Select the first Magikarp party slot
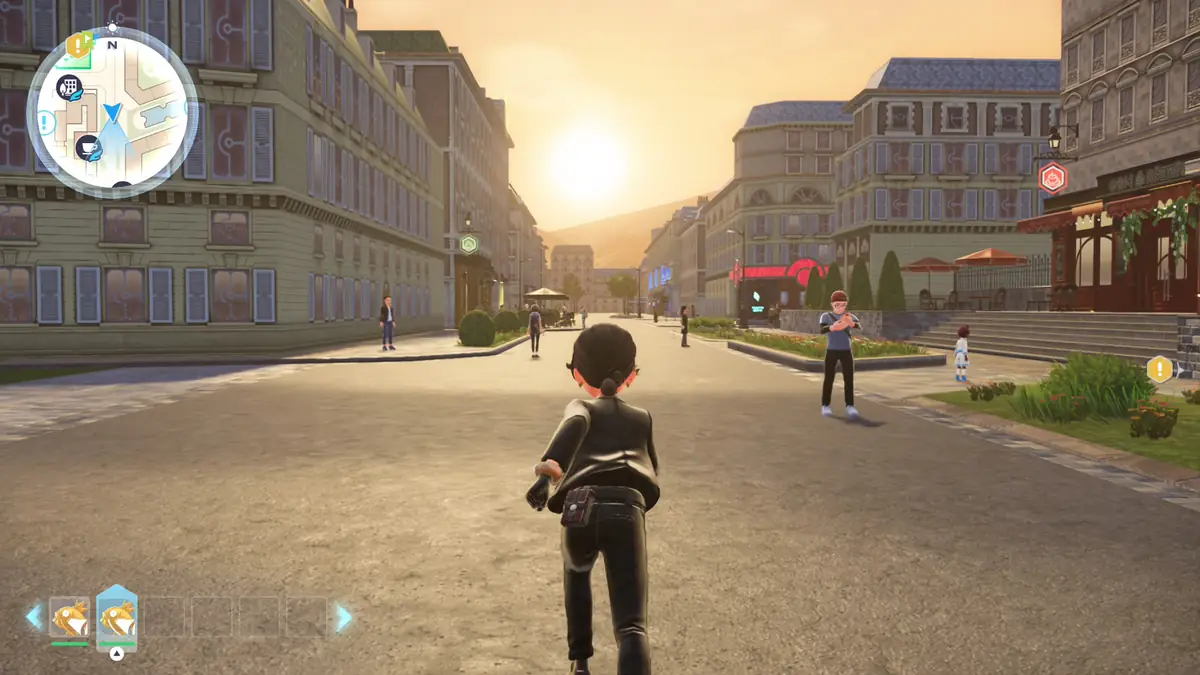The width and height of the screenshot is (1200, 675). click(x=69, y=617)
